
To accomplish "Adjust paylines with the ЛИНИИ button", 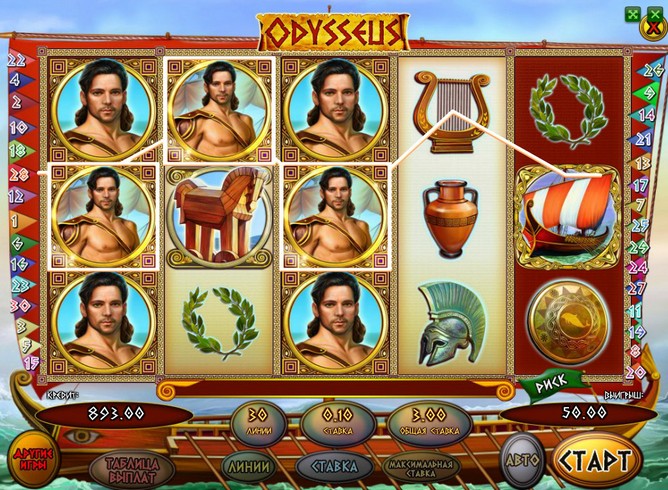I will (x=246, y=466).
